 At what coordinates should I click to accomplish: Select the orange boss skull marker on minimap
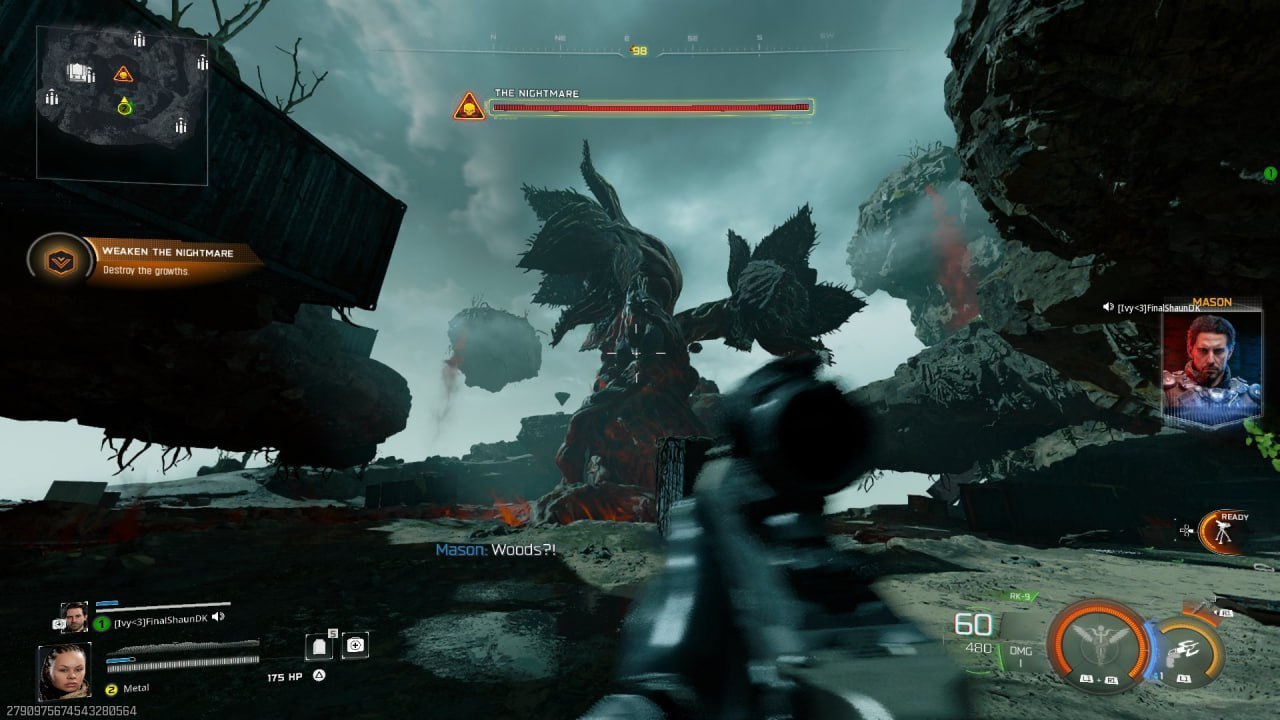[123, 73]
